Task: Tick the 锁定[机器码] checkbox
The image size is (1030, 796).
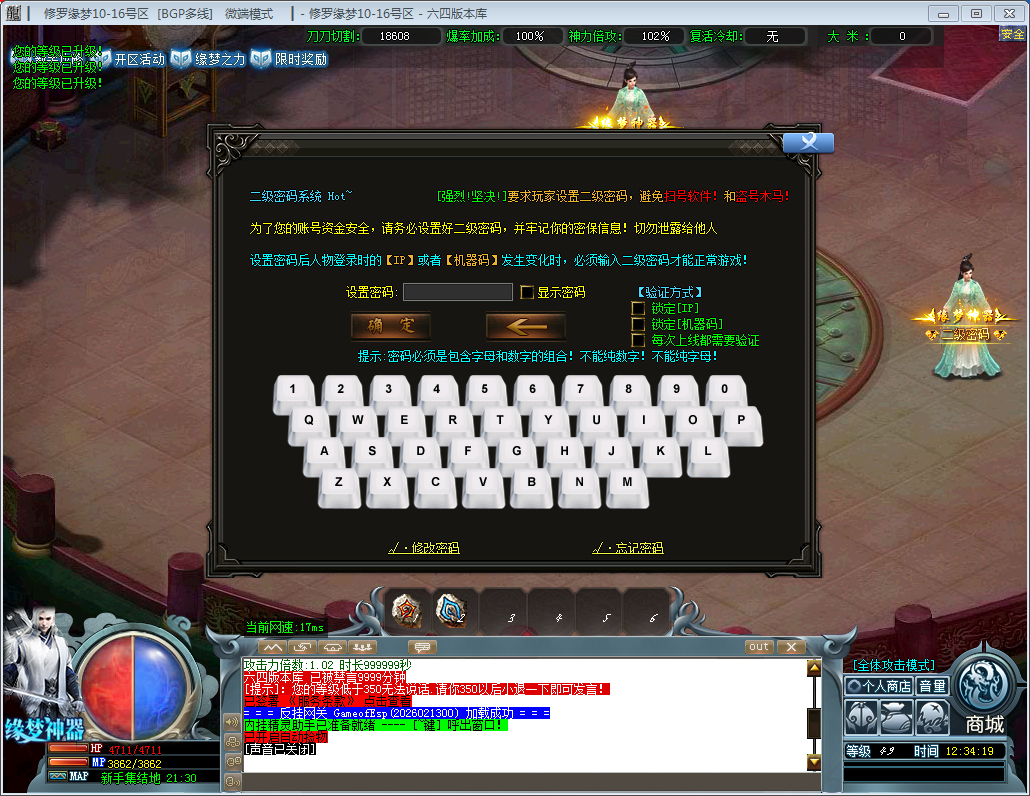Action: (638, 324)
